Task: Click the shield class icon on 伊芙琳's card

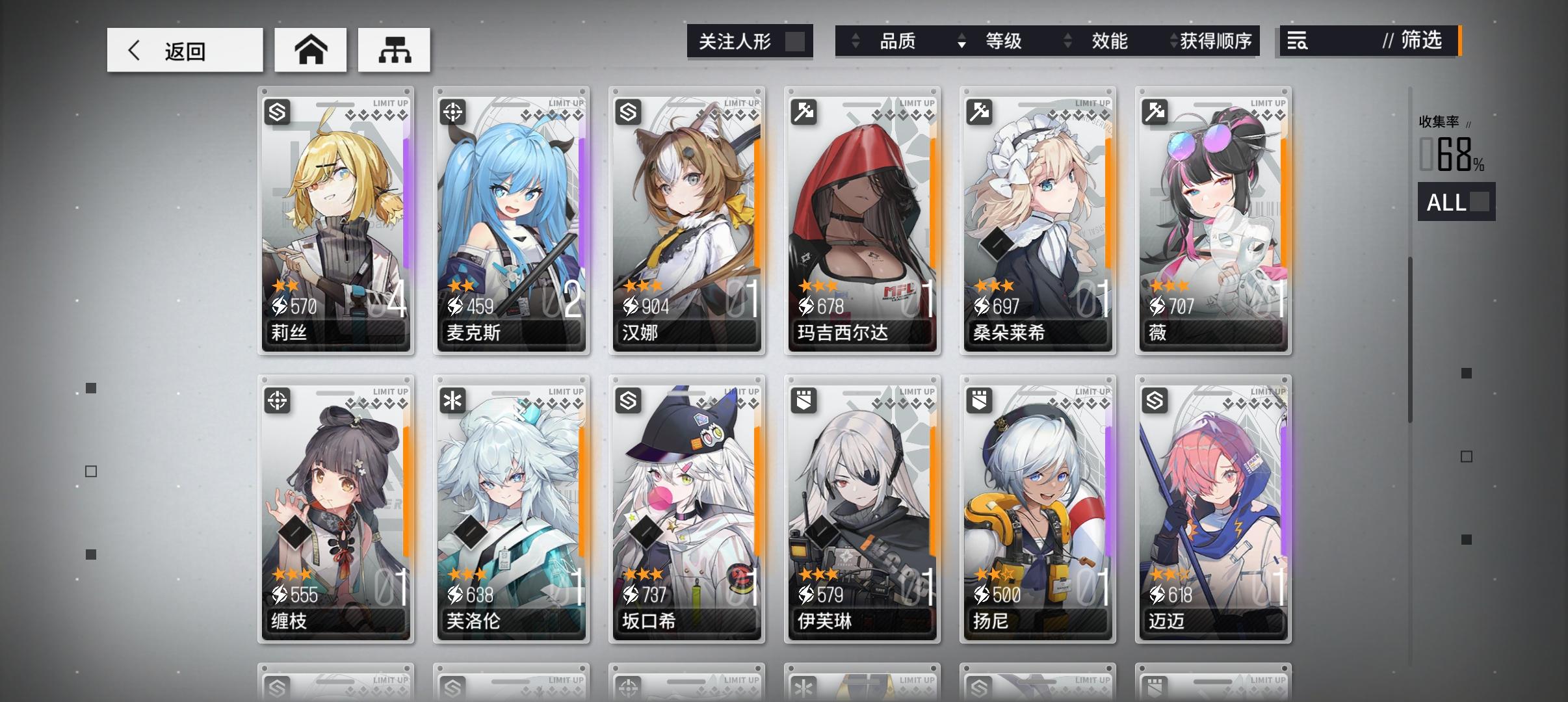Action: [804, 401]
